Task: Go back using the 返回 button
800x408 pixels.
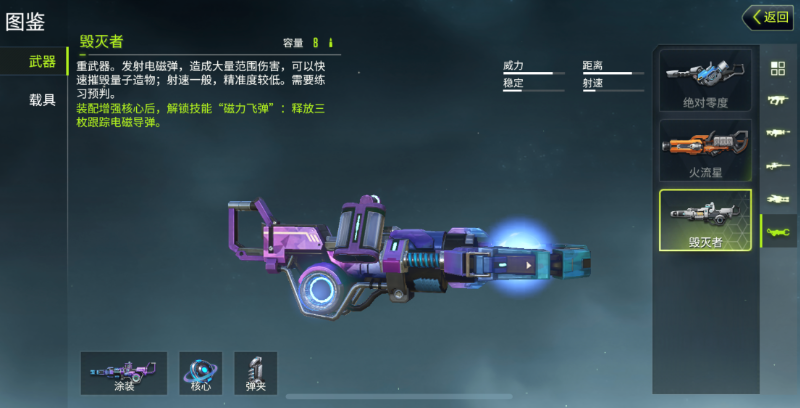Action: pos(767,17)
